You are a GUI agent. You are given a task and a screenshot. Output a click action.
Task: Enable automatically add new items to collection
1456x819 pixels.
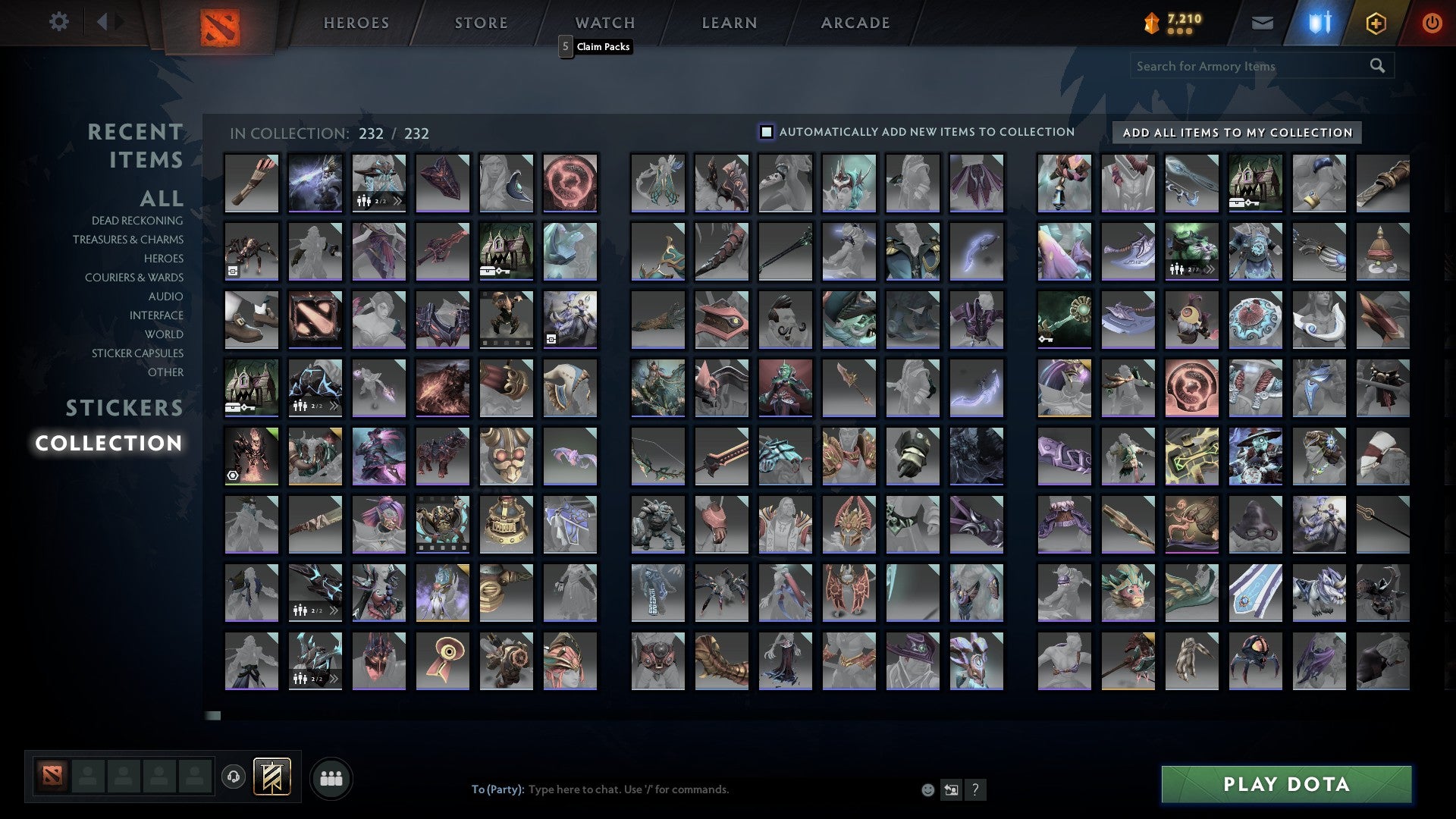767,131
